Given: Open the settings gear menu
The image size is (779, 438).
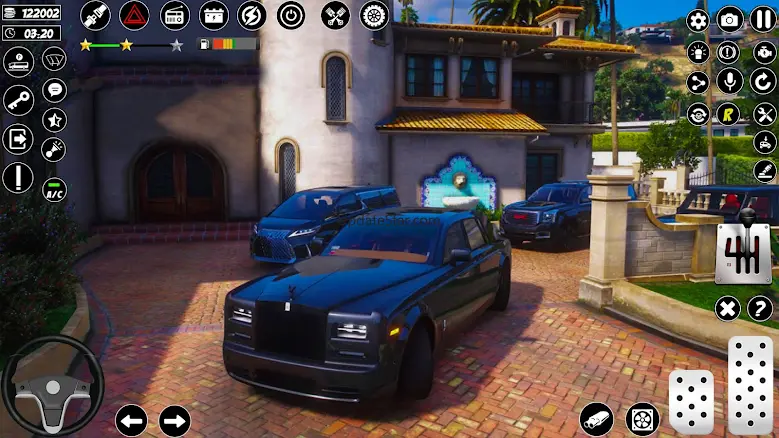Looking at the screenshot, I should click(698, 20).
